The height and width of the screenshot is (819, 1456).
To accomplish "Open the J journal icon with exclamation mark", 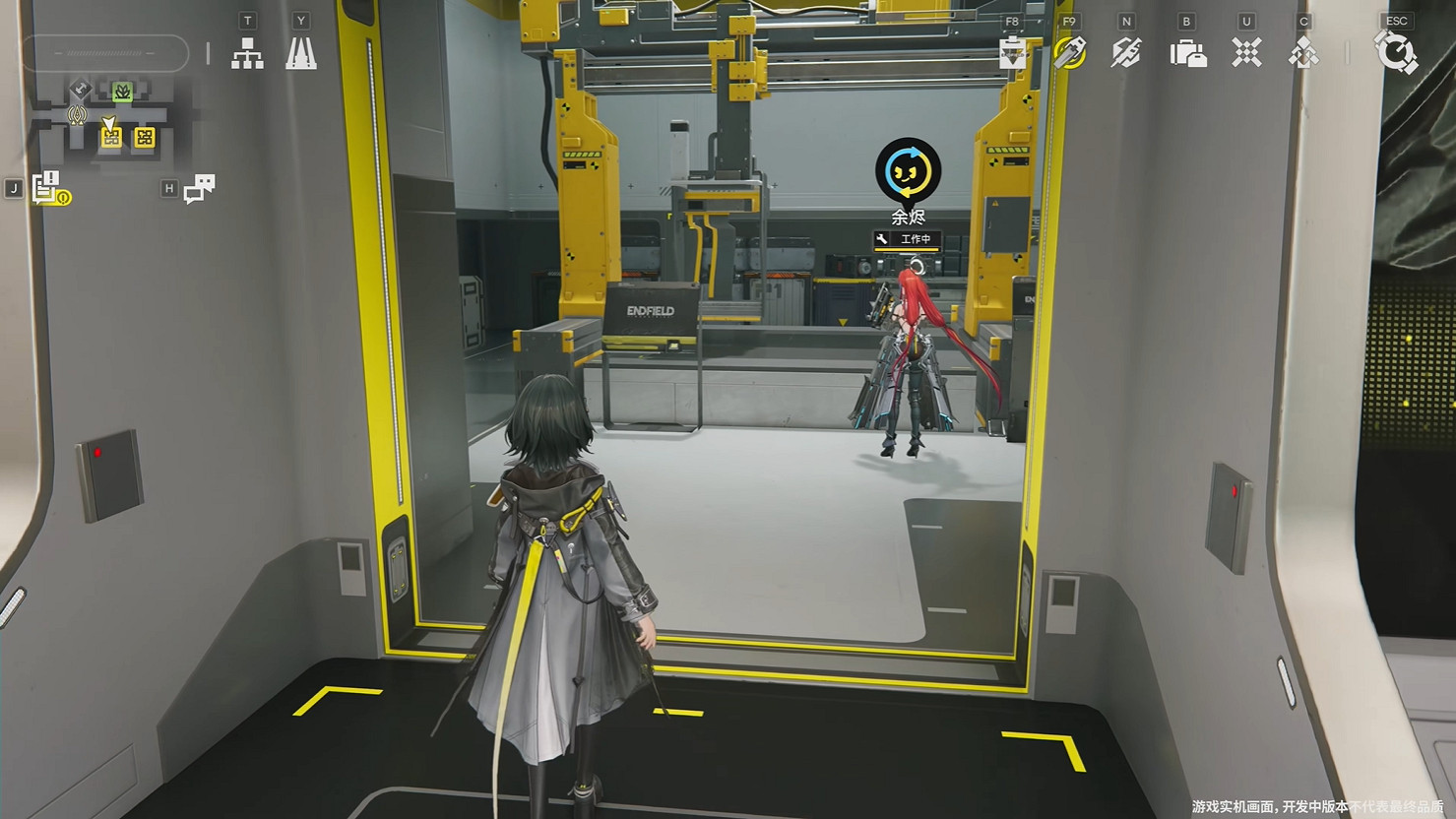I will pos(45,187).
